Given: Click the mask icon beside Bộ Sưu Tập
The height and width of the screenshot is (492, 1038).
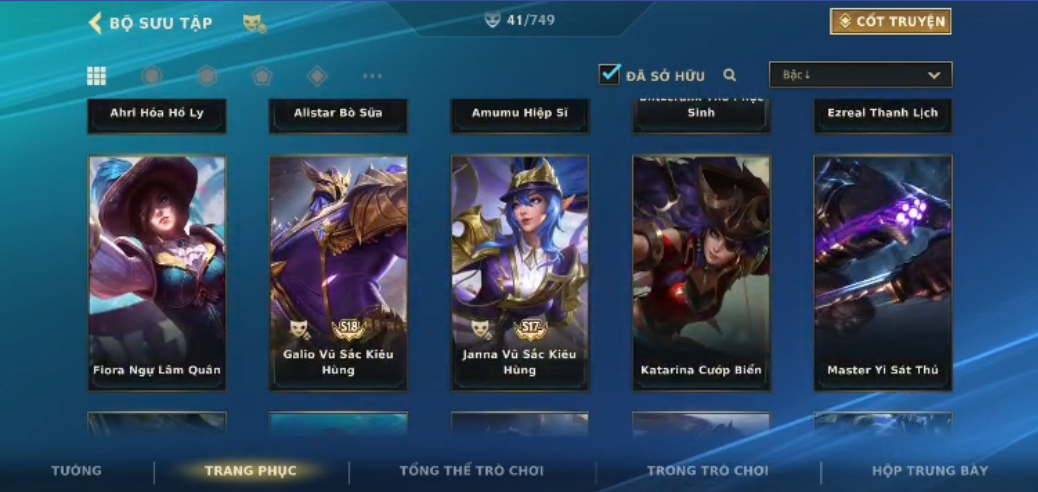Looking at the screenshot, I should 254,23.
